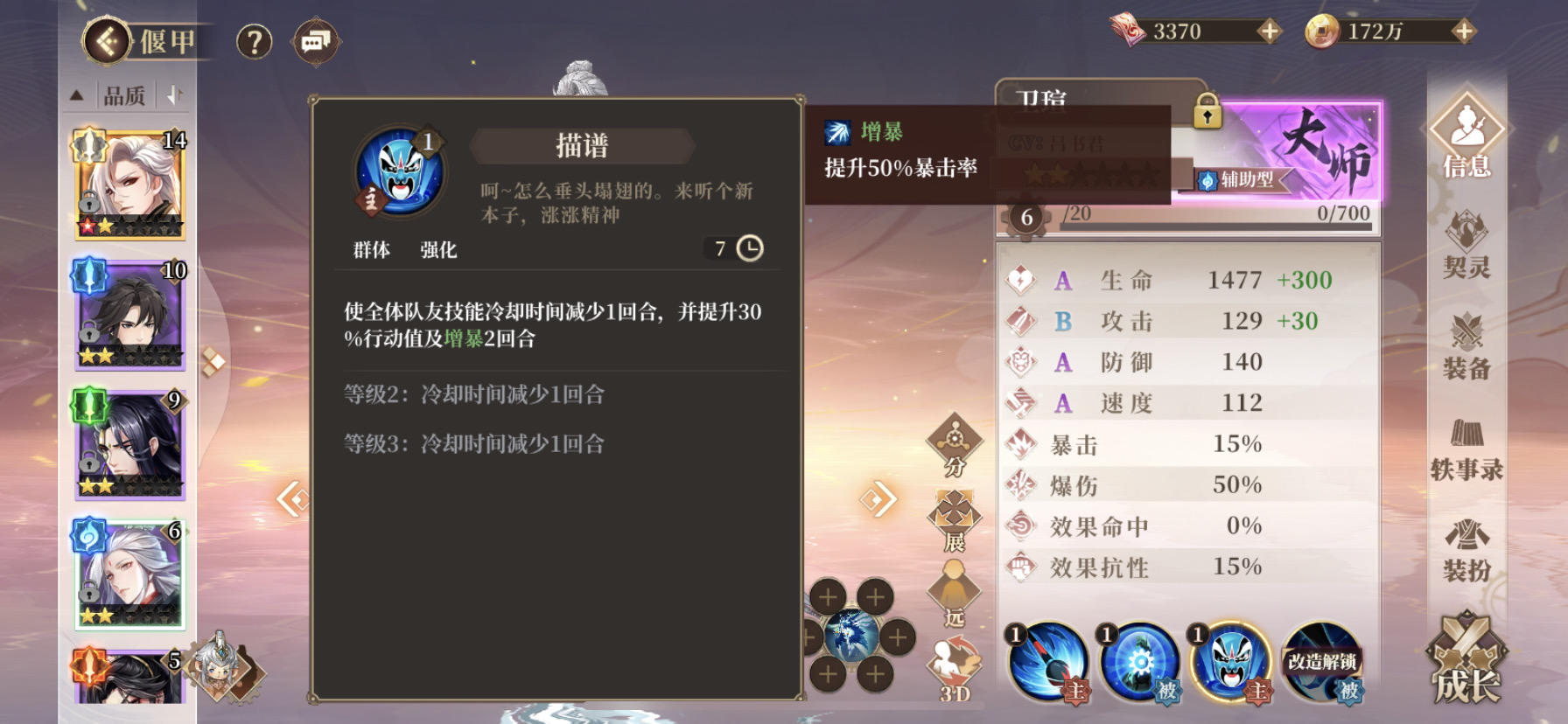Select the brush skill icon marked 主
The height and width of the screenshot is (724, 1568).
coord(1047,666)
